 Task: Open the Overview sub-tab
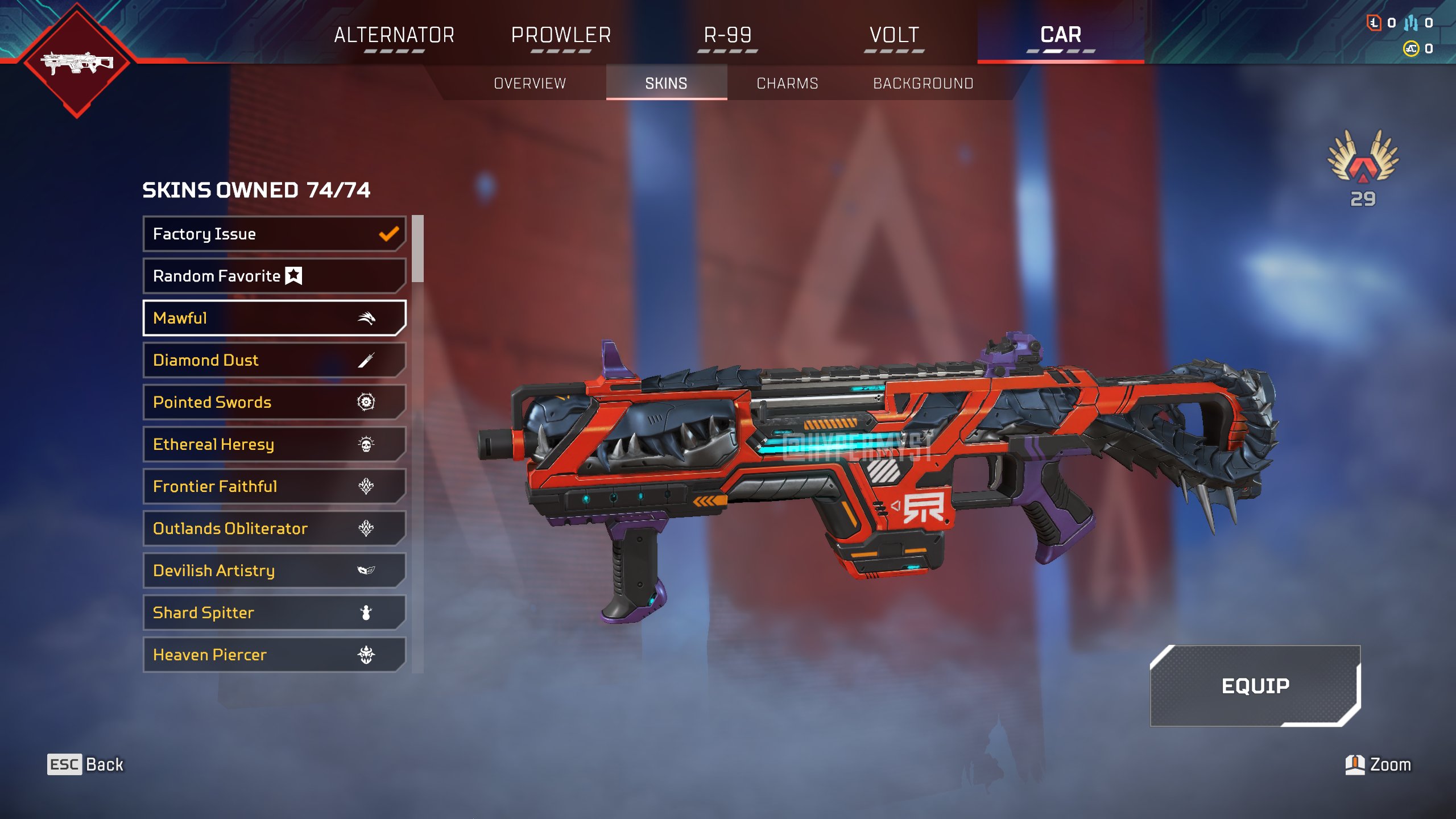tap(530, 84)
